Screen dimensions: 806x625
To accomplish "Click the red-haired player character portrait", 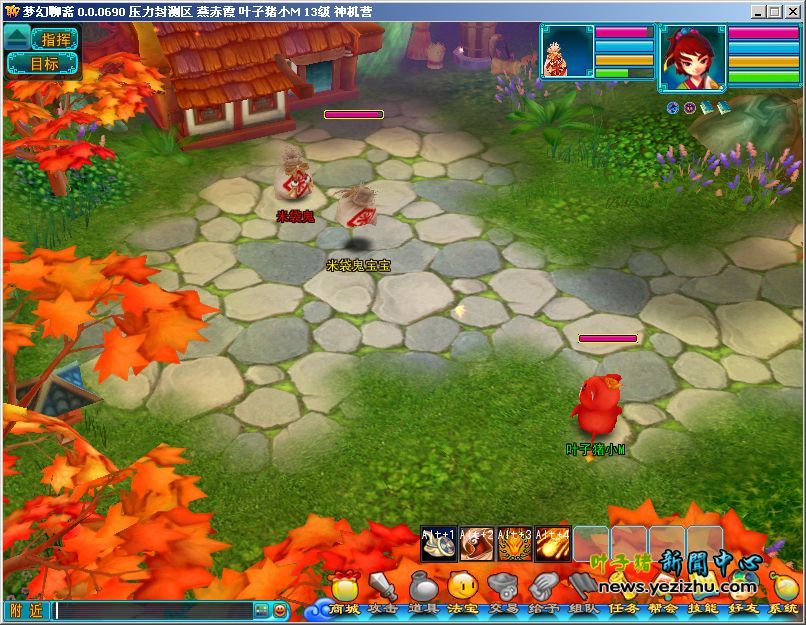I will 693,56.
